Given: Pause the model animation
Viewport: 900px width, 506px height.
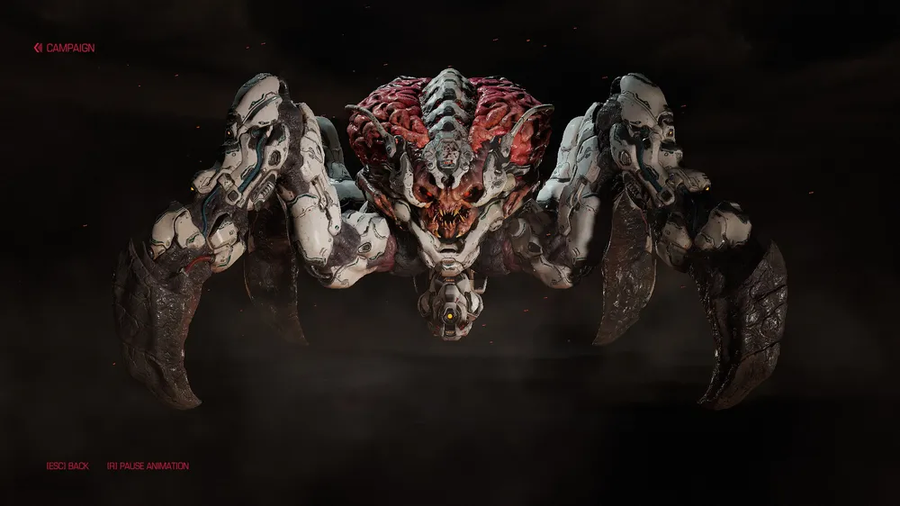Looking at the screenshot, I should coord(148,466).
